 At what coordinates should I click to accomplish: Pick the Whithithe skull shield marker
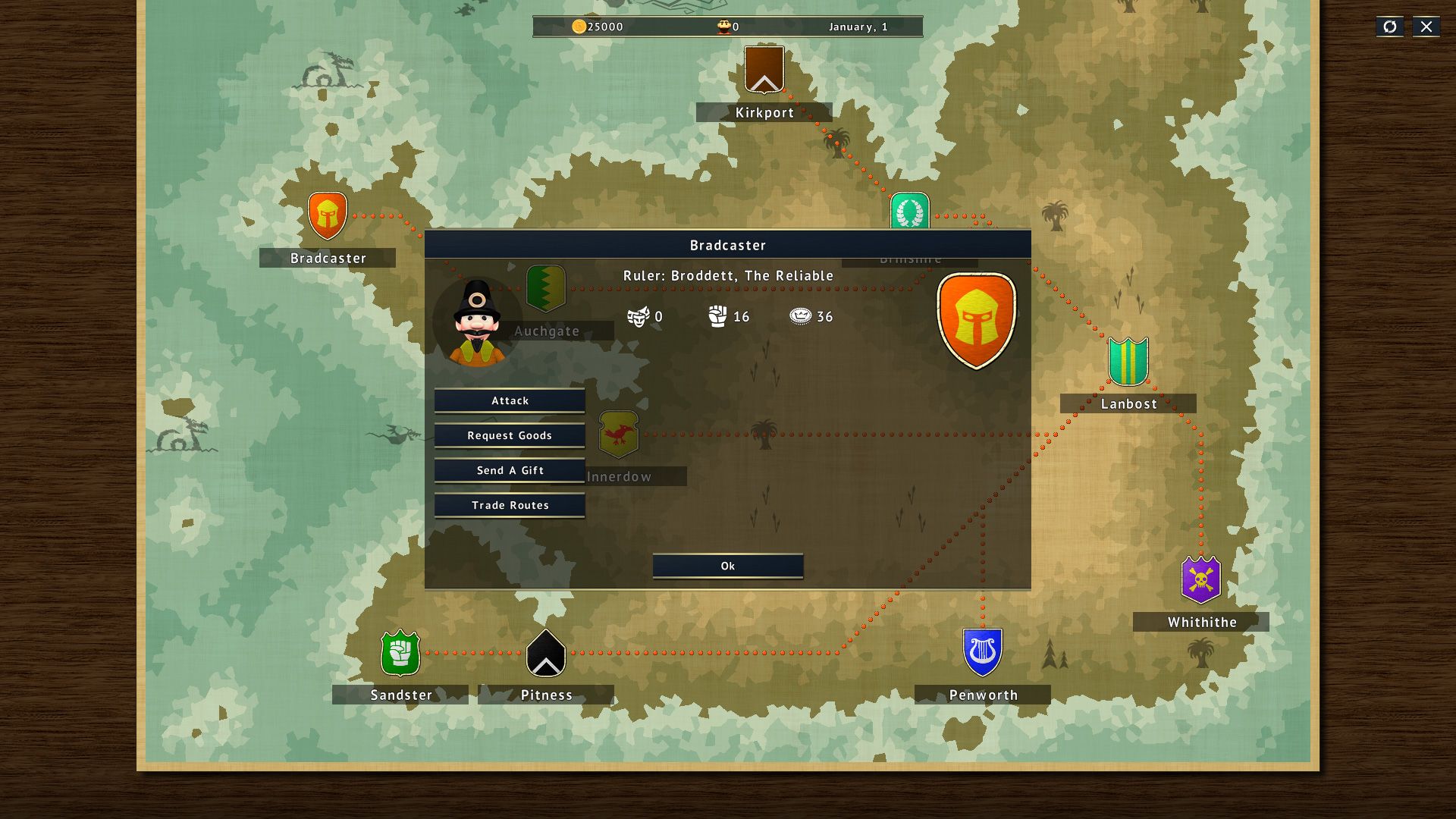click(x=1200, y=579)
